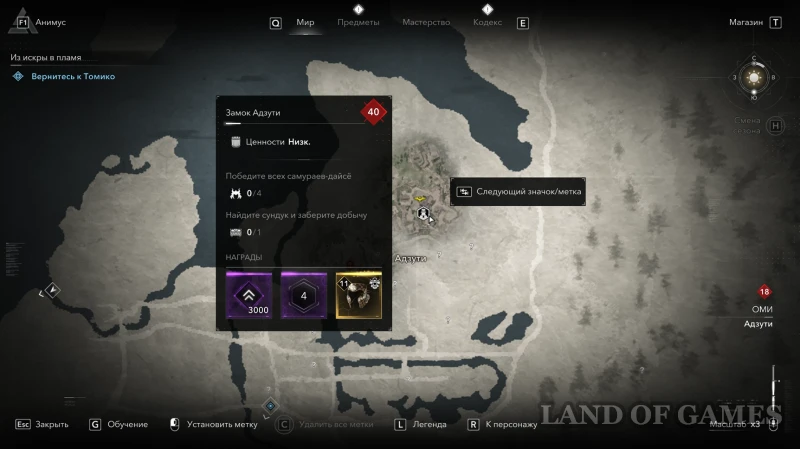The width and height of the screenshot is (800, 449).
Task: Switch to the Мир tab
Action: [305, 22]
